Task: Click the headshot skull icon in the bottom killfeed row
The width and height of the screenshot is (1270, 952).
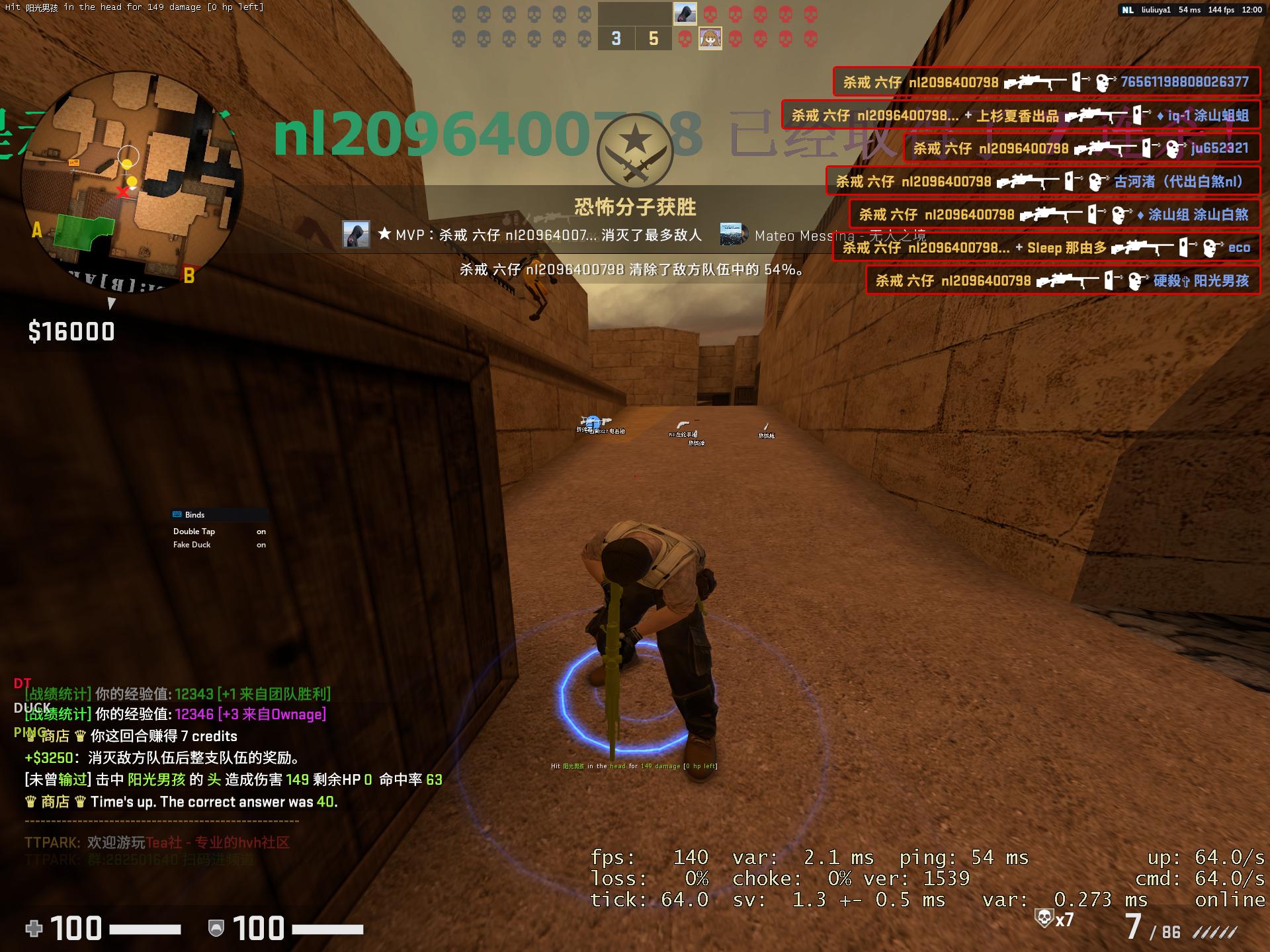Action: pyautogui.click(x=1134, y=280)
